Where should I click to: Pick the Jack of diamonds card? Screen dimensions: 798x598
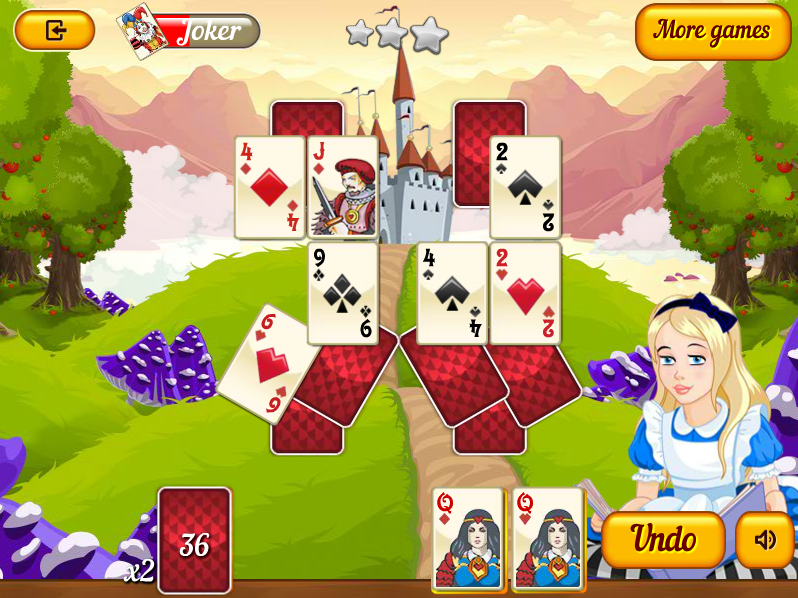point(342,187)
